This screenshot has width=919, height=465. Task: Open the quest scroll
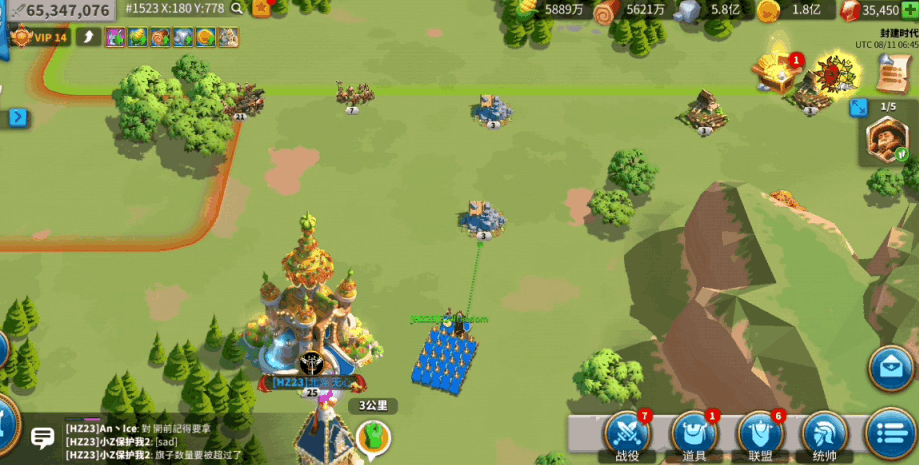pos(891,72)
